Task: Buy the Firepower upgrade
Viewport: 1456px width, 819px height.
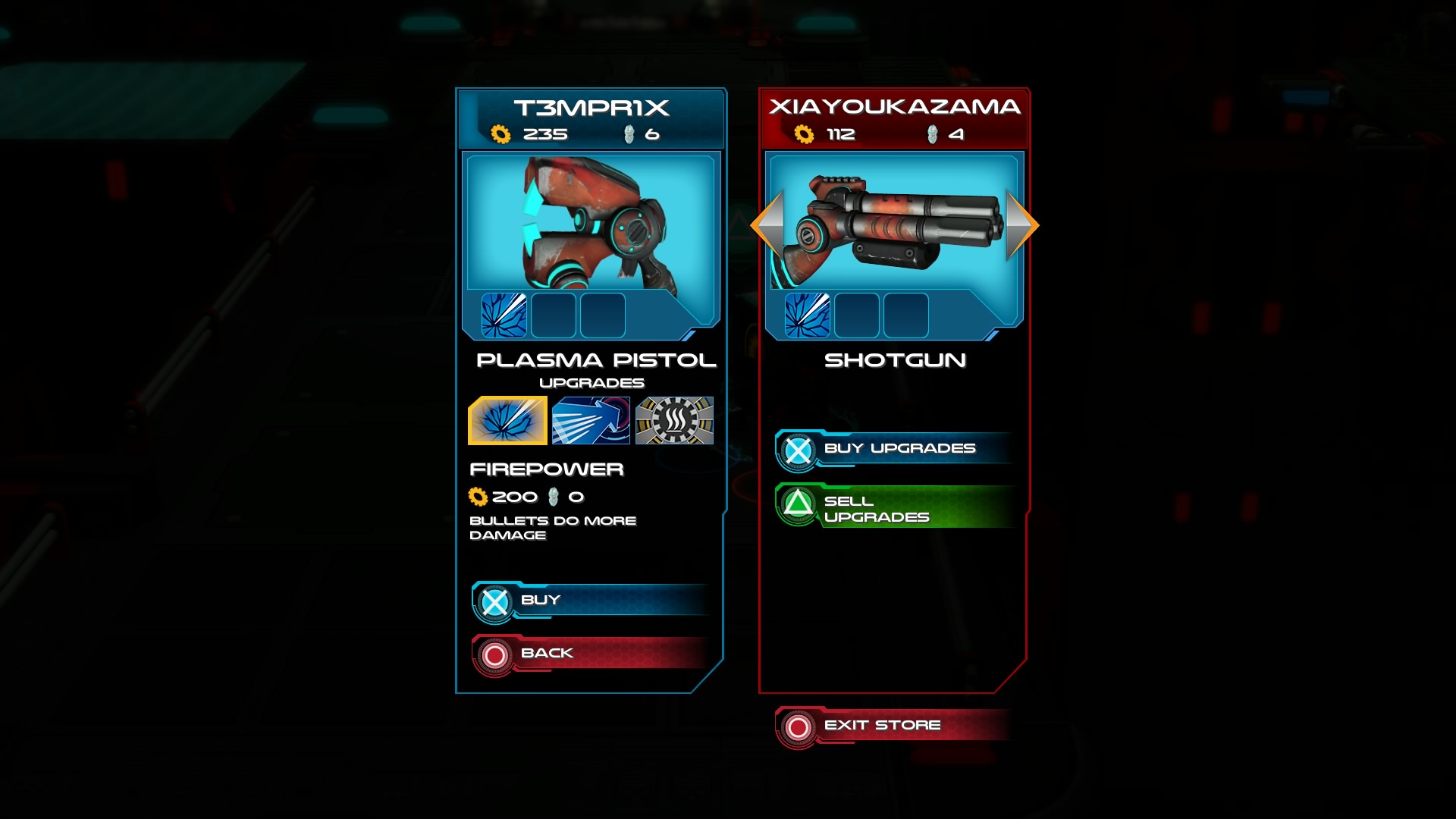Action: 591,601
